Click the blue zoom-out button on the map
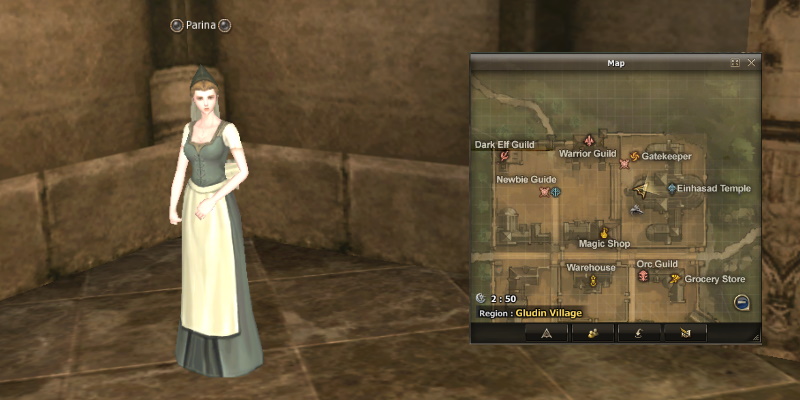Viewport: 800px width, 400px height. point(742,303)
